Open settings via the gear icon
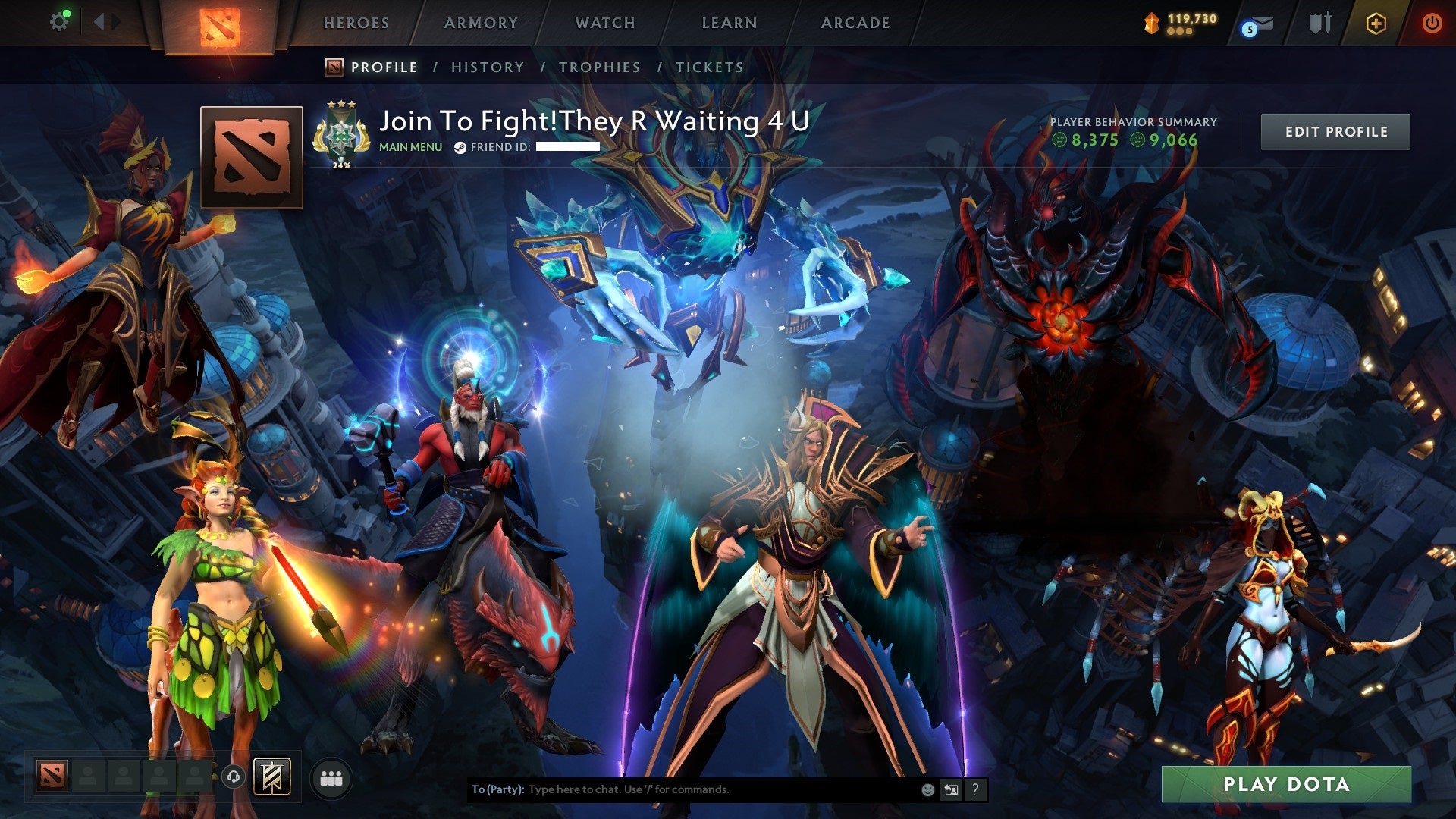This screenshot has height=819, width=1456. tap(59, 21)
